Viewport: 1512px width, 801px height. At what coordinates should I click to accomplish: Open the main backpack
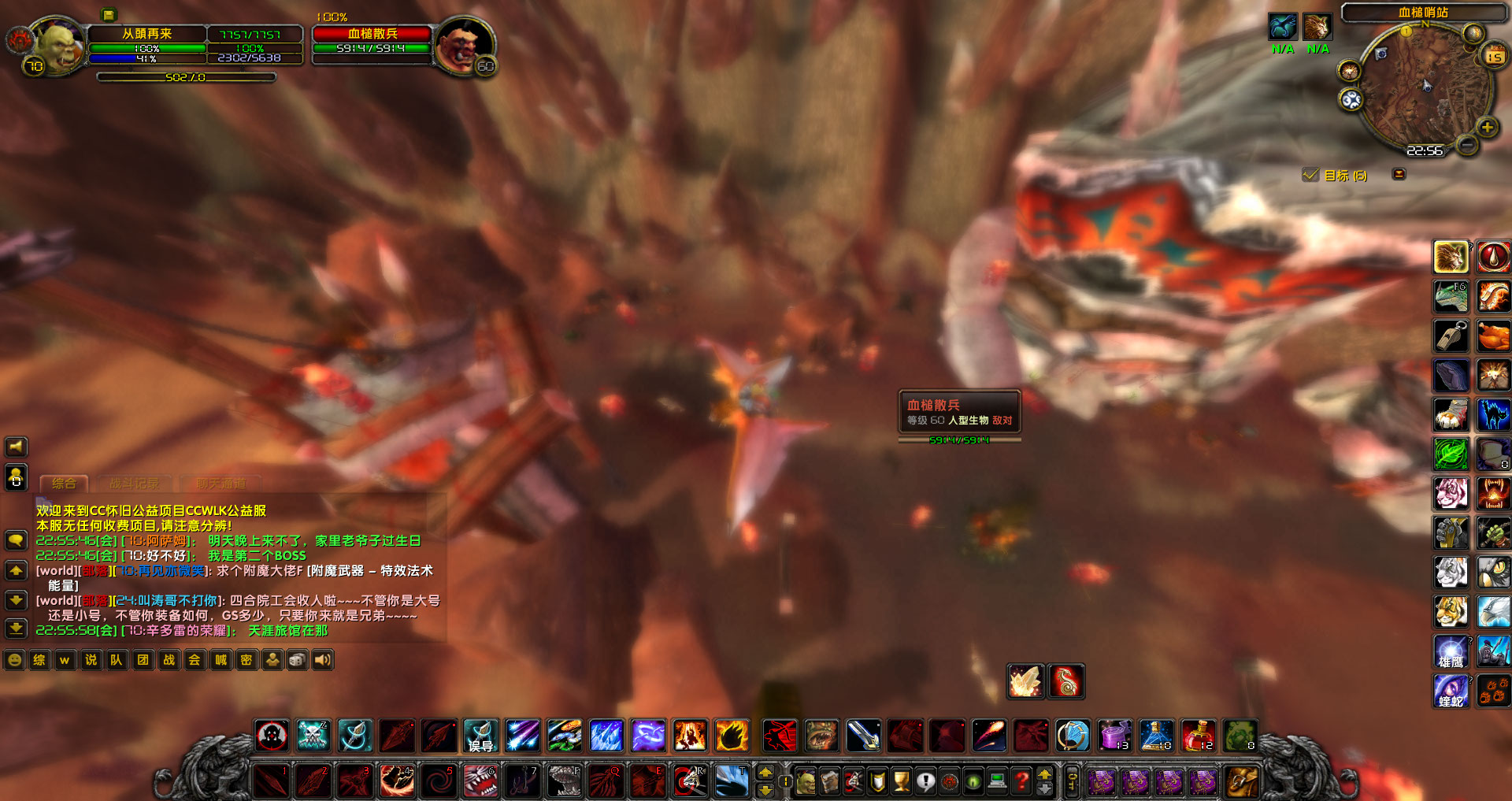click(1241, 781)
